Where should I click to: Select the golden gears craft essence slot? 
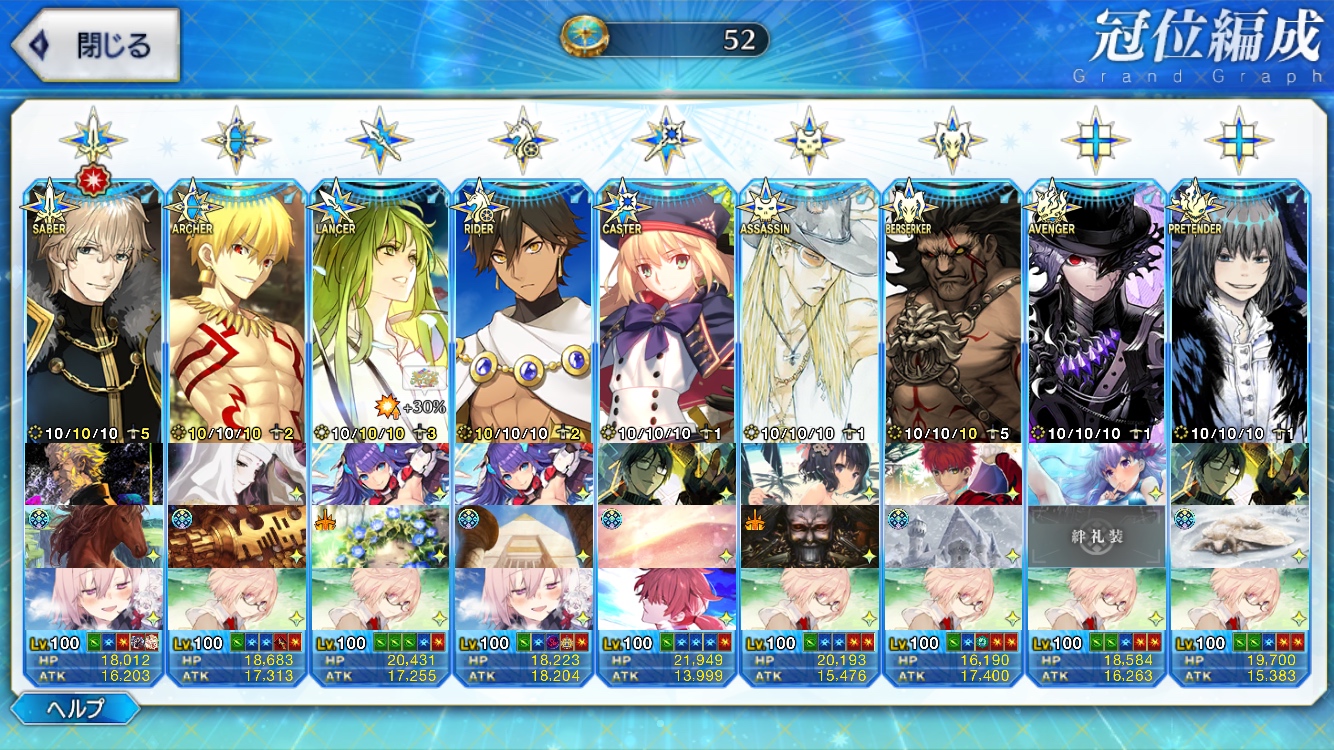pyautogui.click(x=237, y=537)
